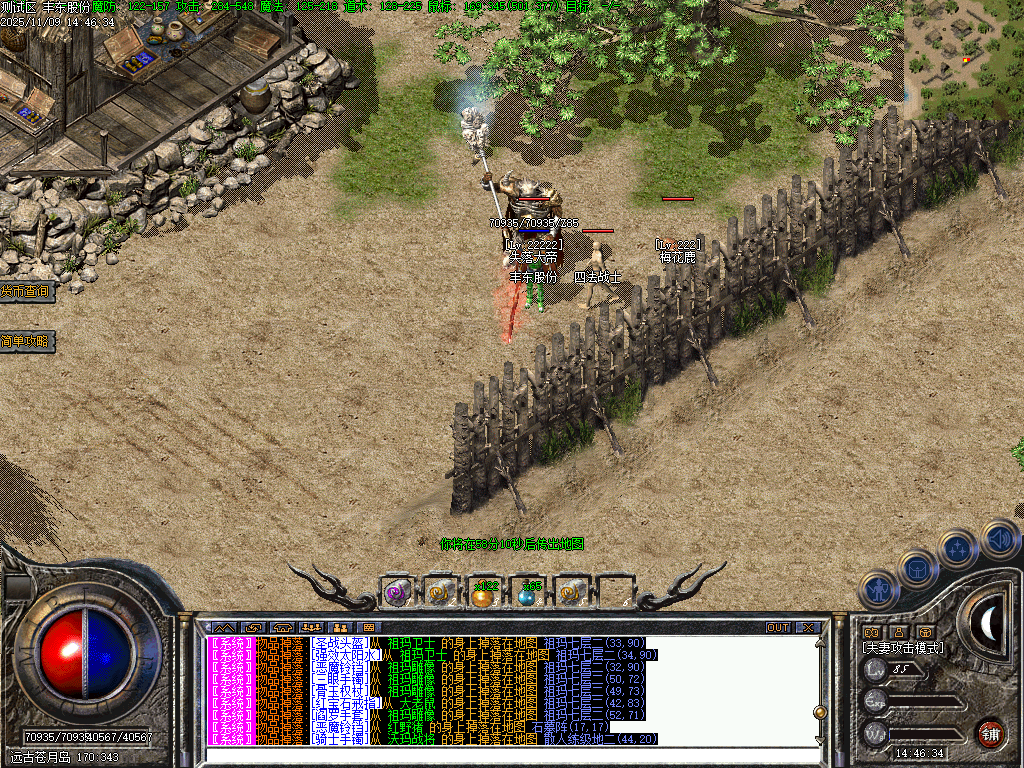Open the 简单攻略 simple guide button

click(x=26, y=342)
